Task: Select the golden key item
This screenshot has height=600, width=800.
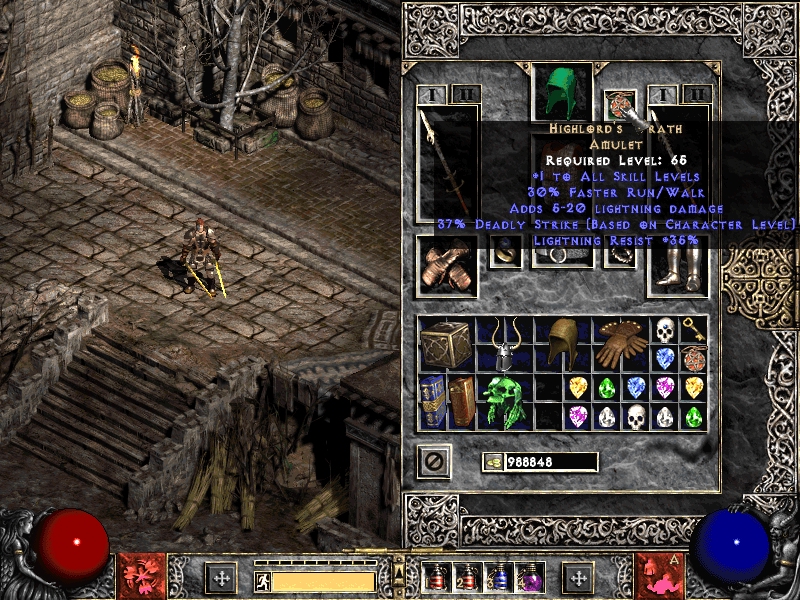Action: click(694, 330)
